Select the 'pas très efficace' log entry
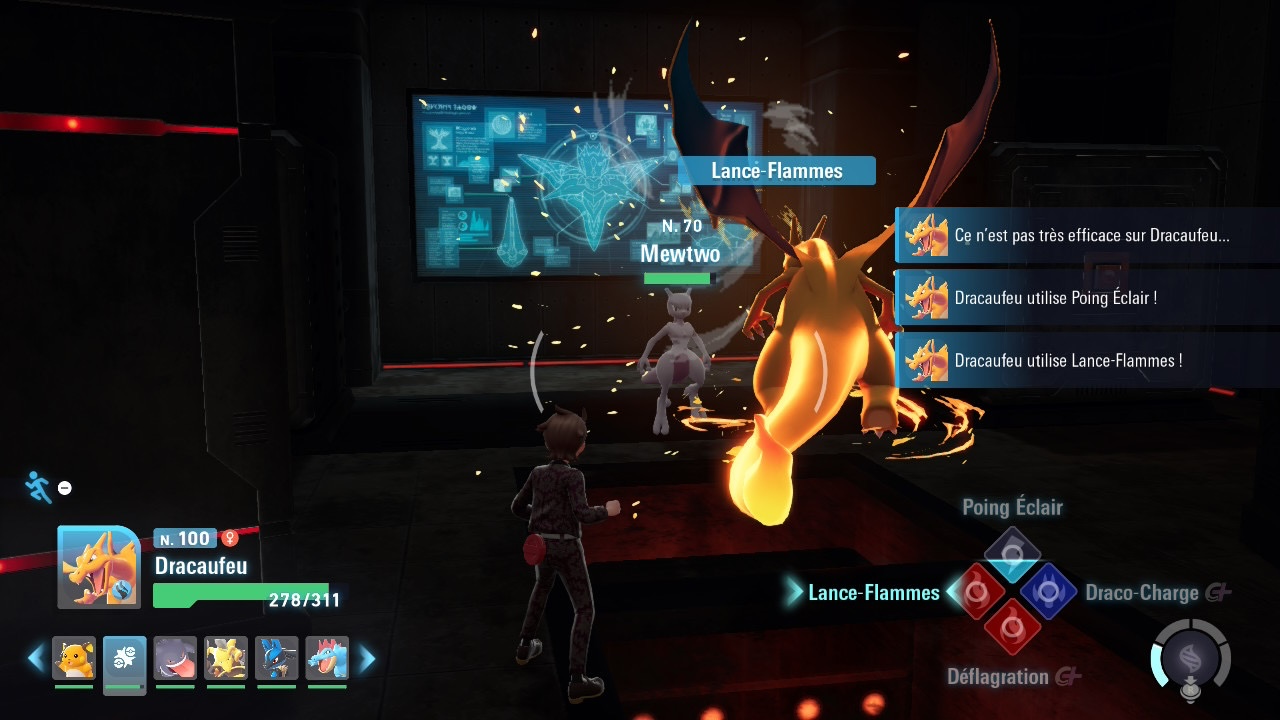 click(x=1087, y=236)
